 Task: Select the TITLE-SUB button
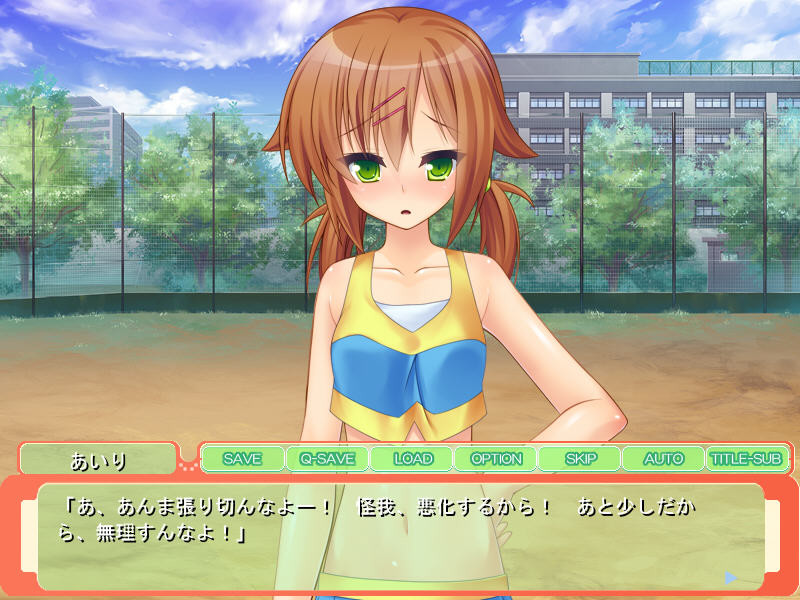click(x=746, y=459)
